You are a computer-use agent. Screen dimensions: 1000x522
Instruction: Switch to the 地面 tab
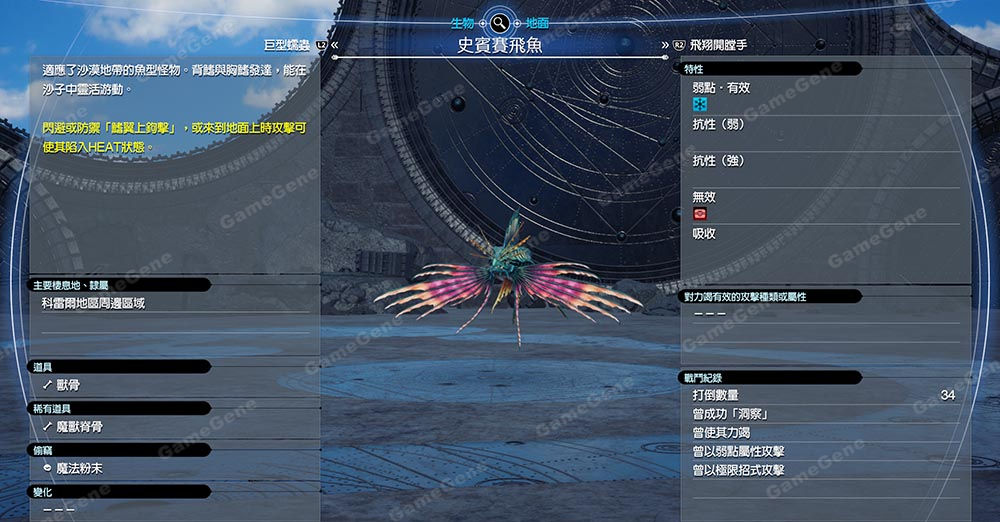tap(537, 21)
